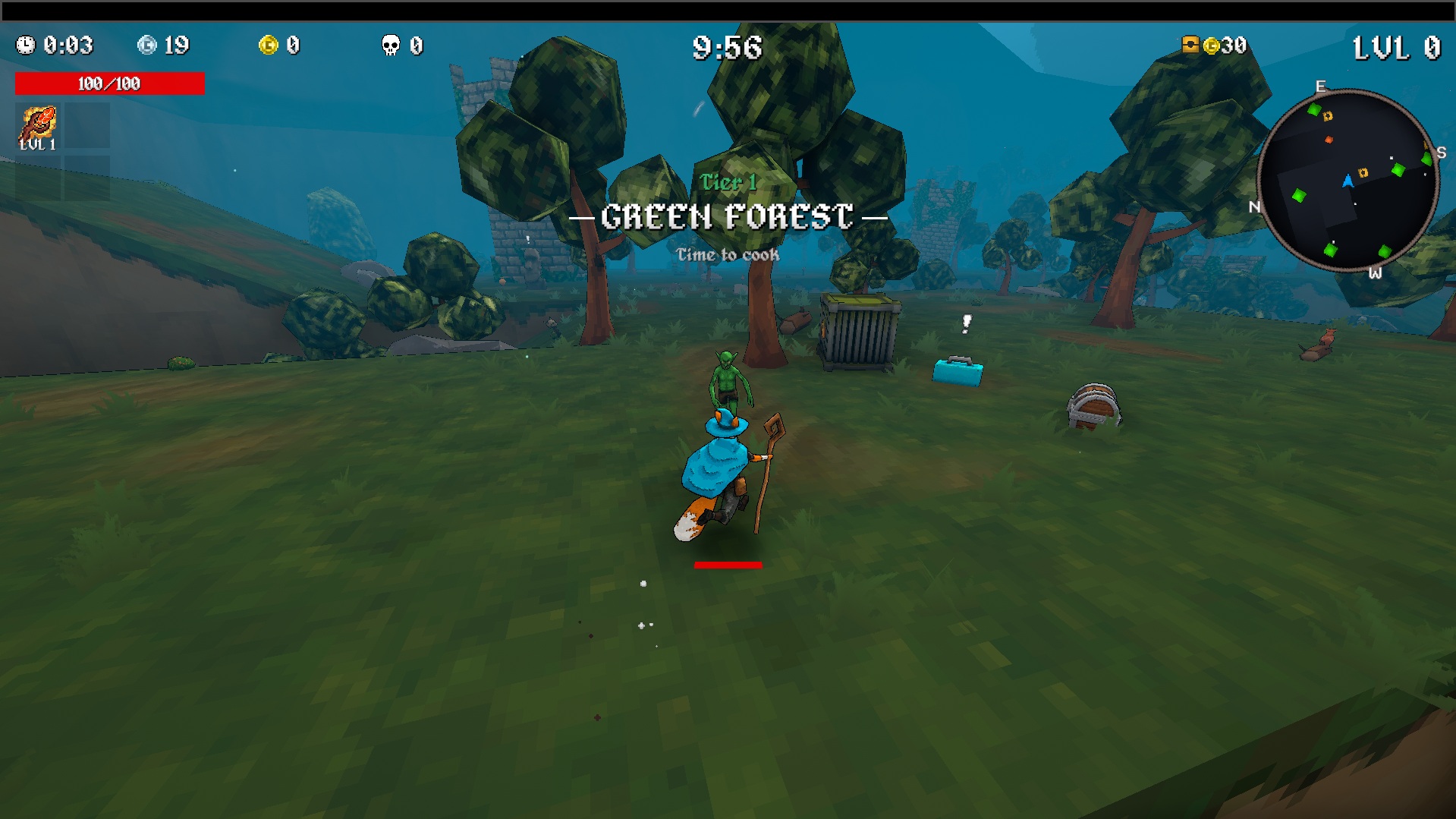Click the GREEN FOREST title text

point(728,216)
